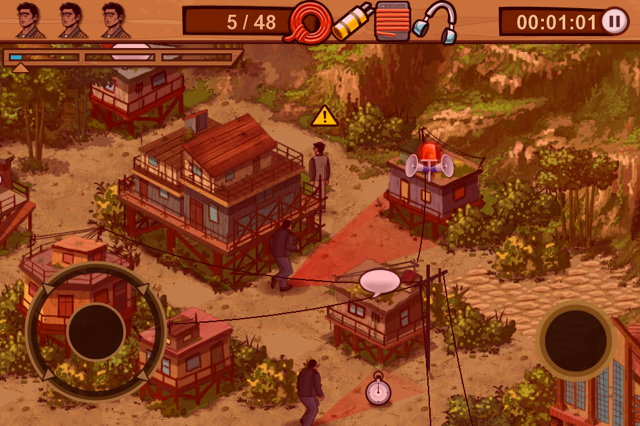
Task: Tap the round action button
Action: pyautogui.click(x=575, y=340)
